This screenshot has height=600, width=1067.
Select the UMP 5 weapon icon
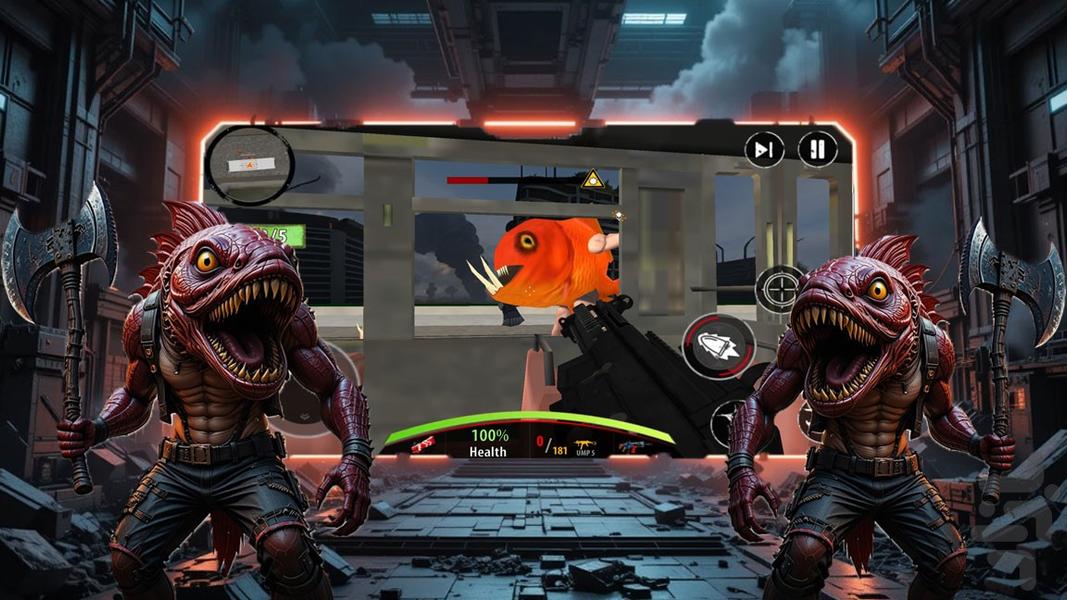[x=582, y=445]
